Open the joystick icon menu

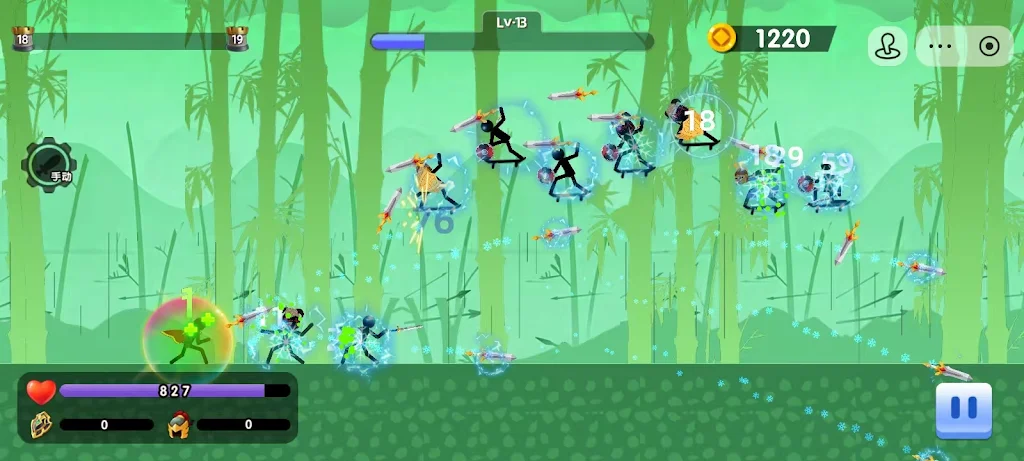click(x=886, y=46)
